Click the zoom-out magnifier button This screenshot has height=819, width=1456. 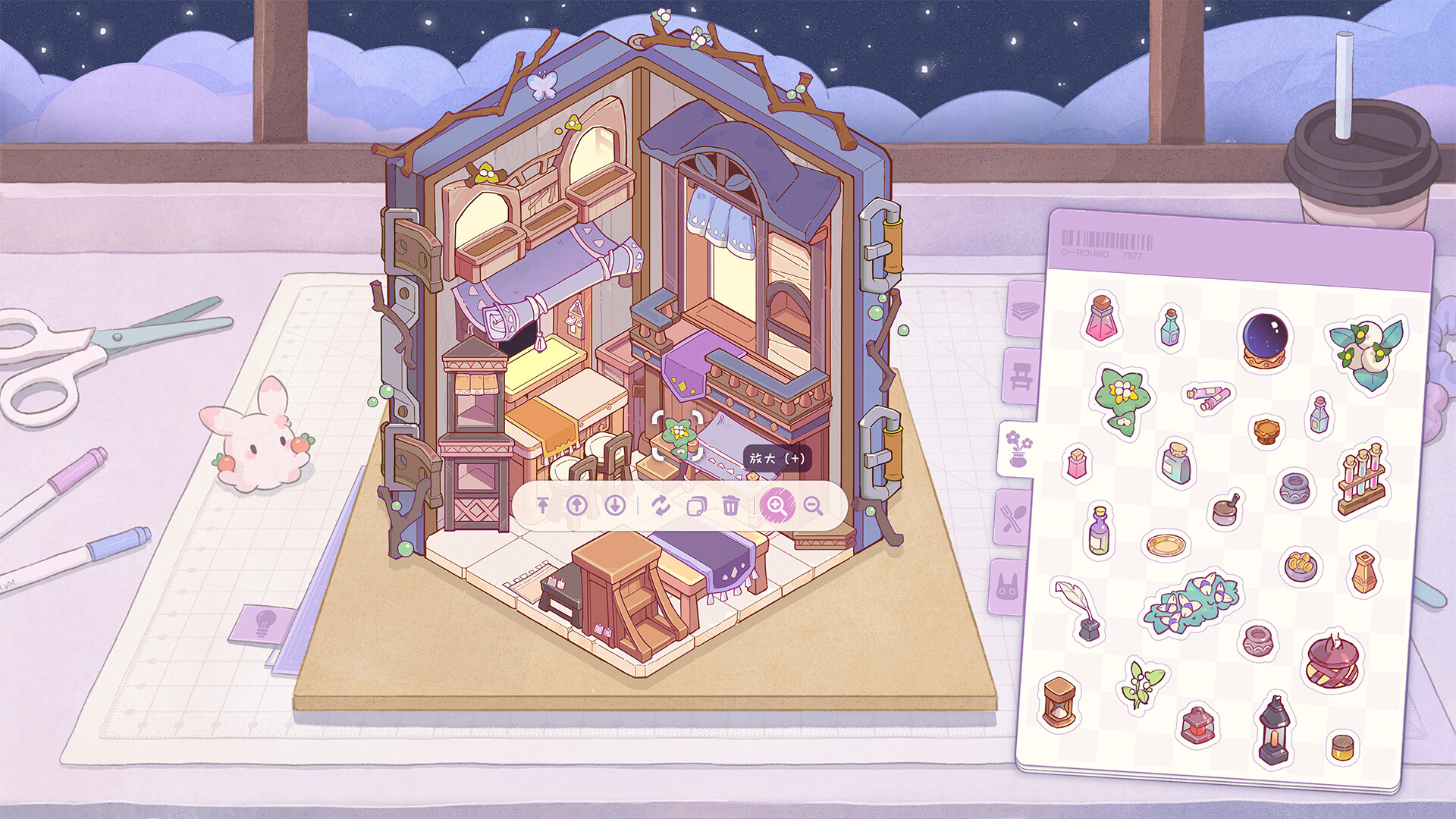(x=813, y=506)
